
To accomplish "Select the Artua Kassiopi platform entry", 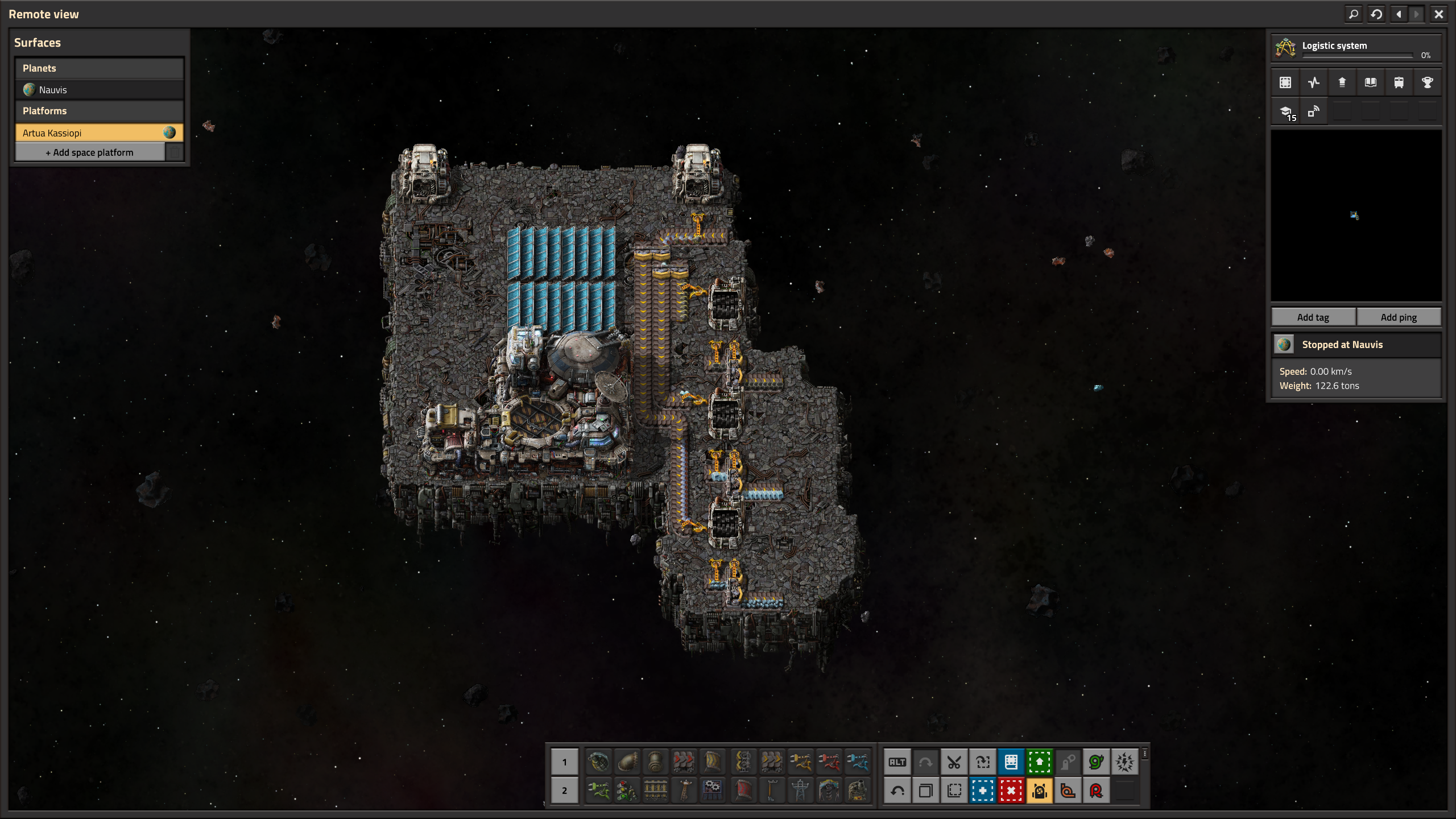I will (x=91, y=133).
